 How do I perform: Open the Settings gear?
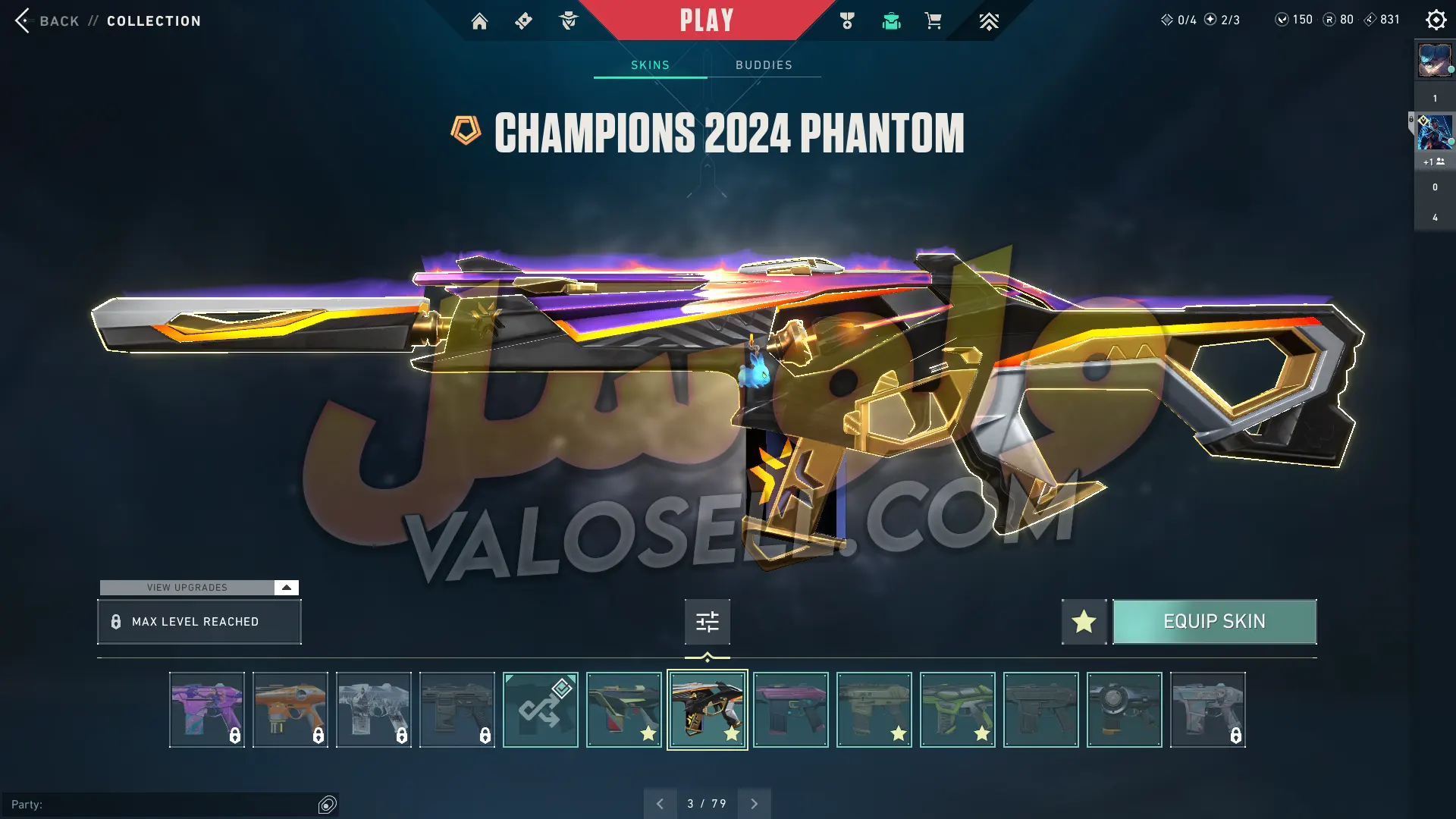click(x=1436, y=20)
